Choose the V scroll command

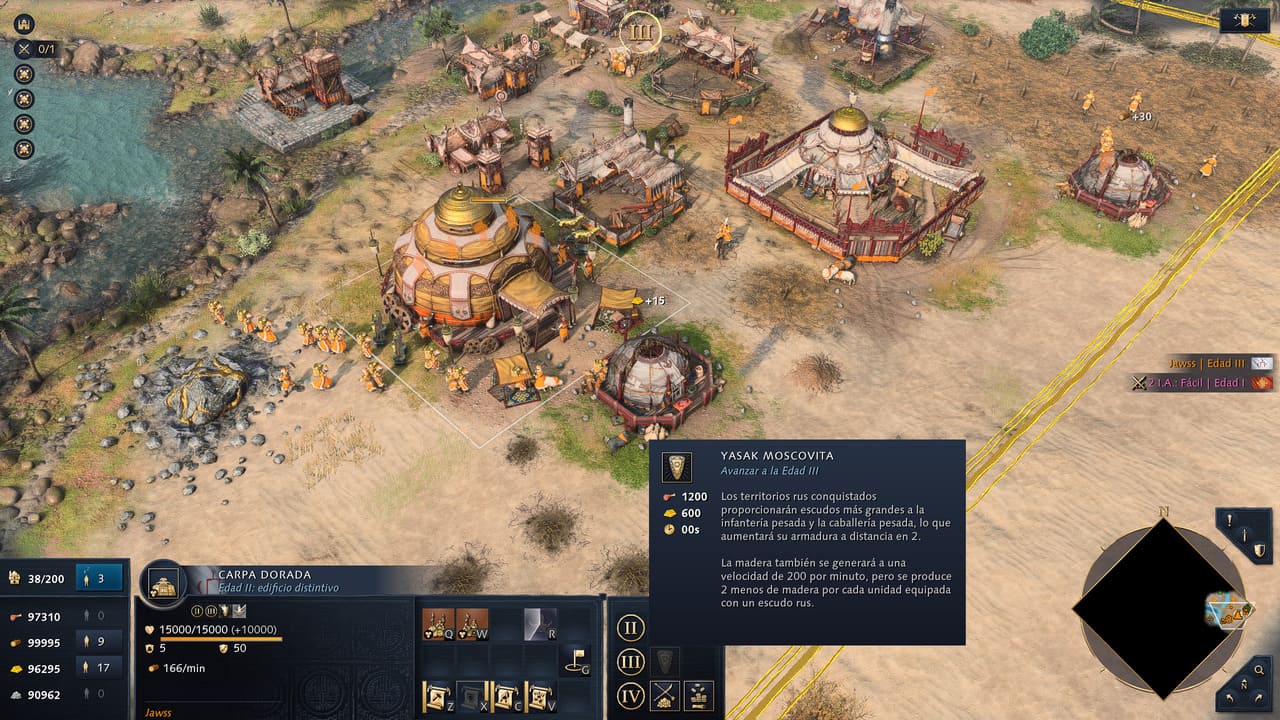point(540,696)
